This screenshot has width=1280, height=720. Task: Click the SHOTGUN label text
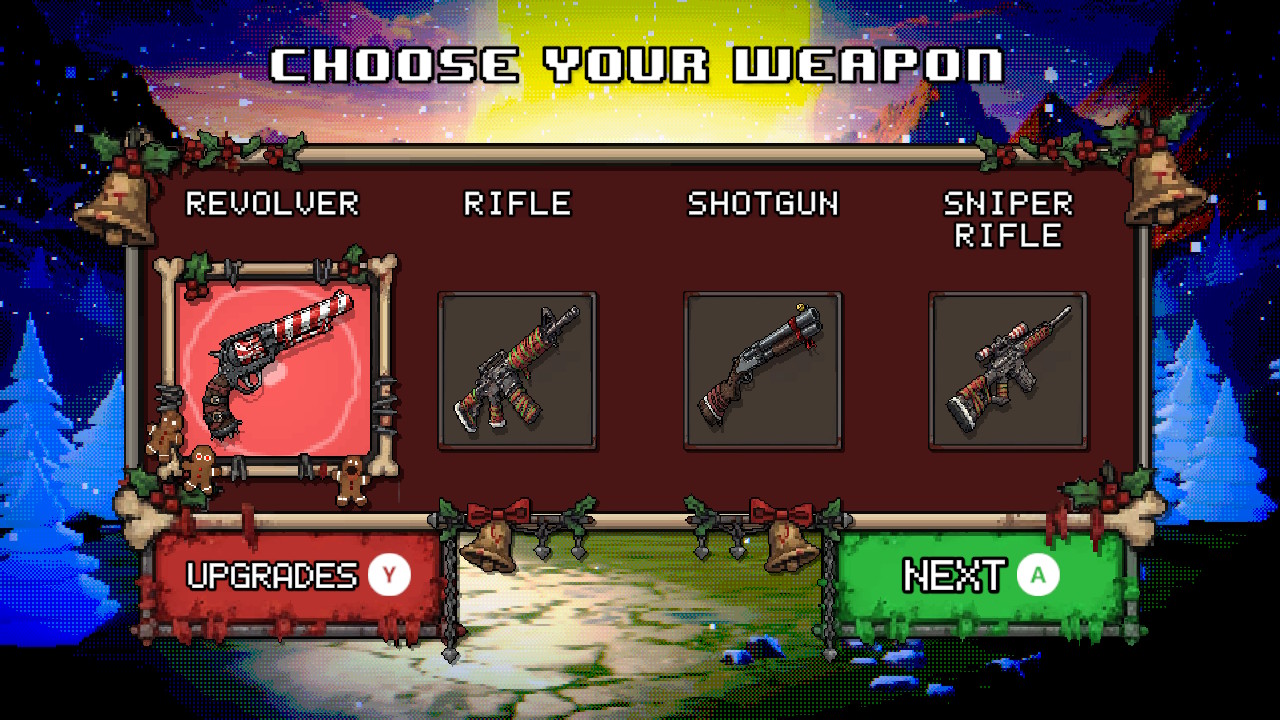pyautogui.click(x=763, y=204)
